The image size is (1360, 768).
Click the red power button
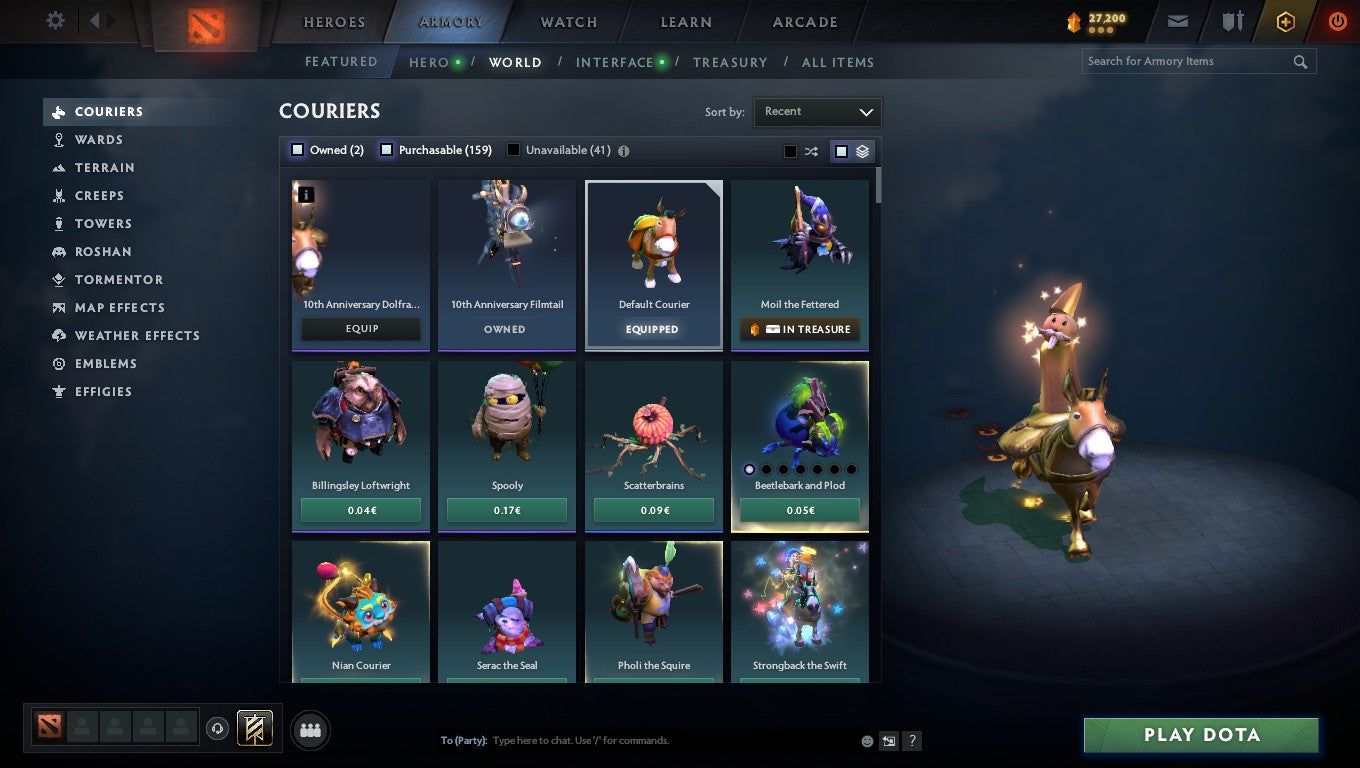(1337, 20)
